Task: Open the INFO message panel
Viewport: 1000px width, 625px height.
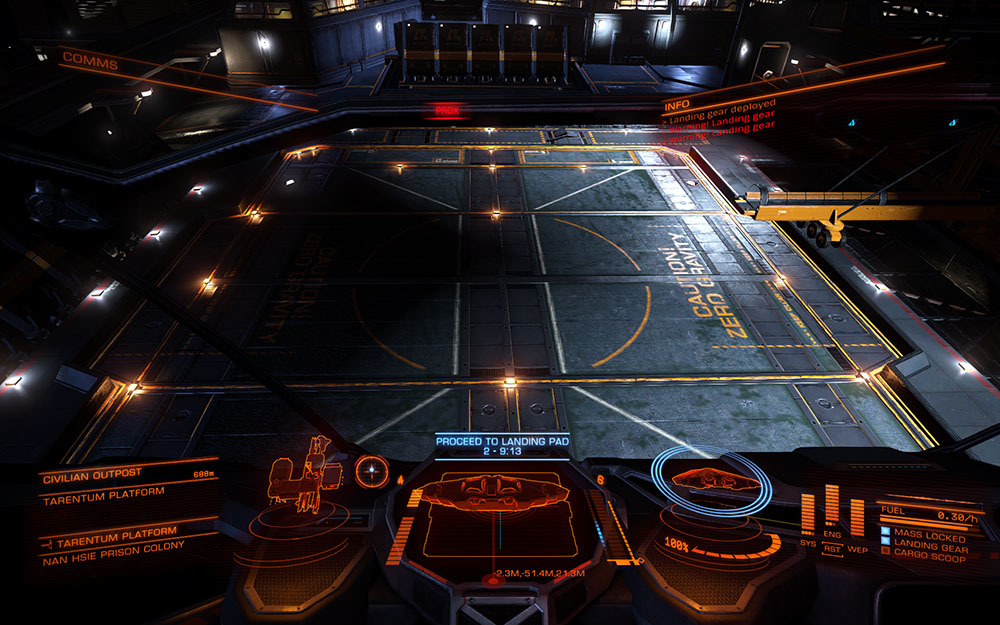Action: pos(676,101)
